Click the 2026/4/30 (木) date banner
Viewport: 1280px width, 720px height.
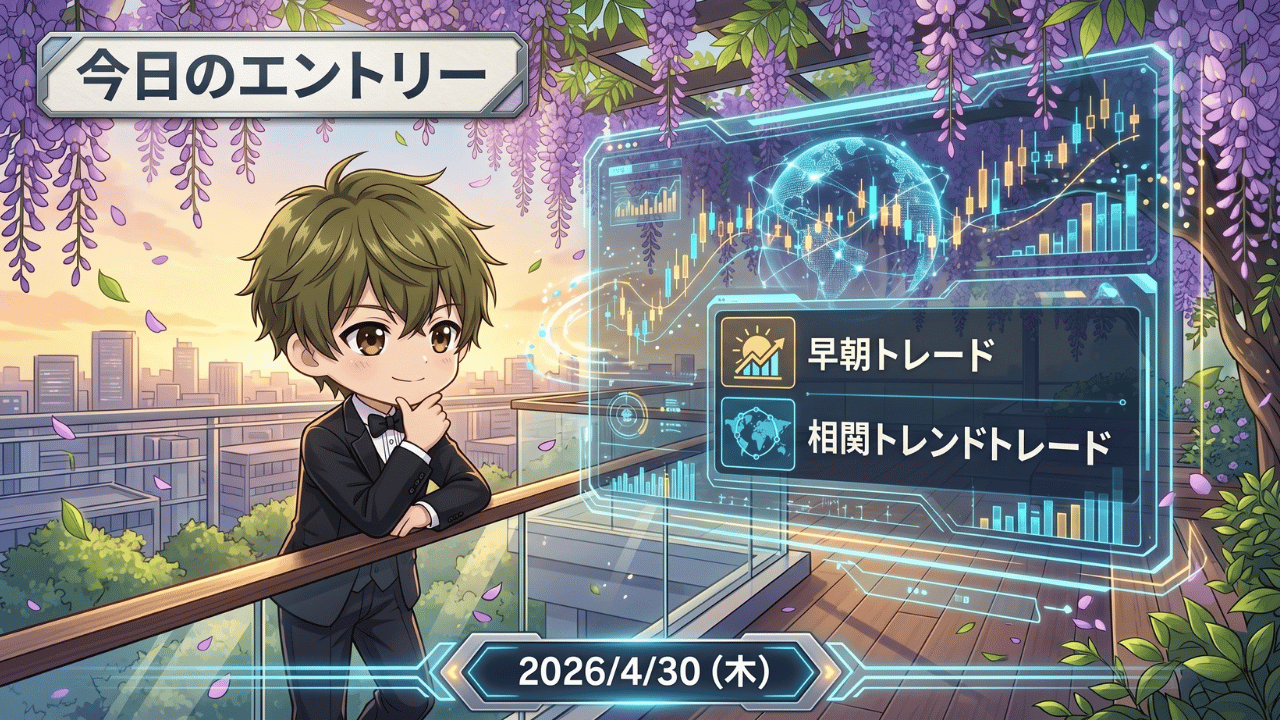tap(642, 672)
